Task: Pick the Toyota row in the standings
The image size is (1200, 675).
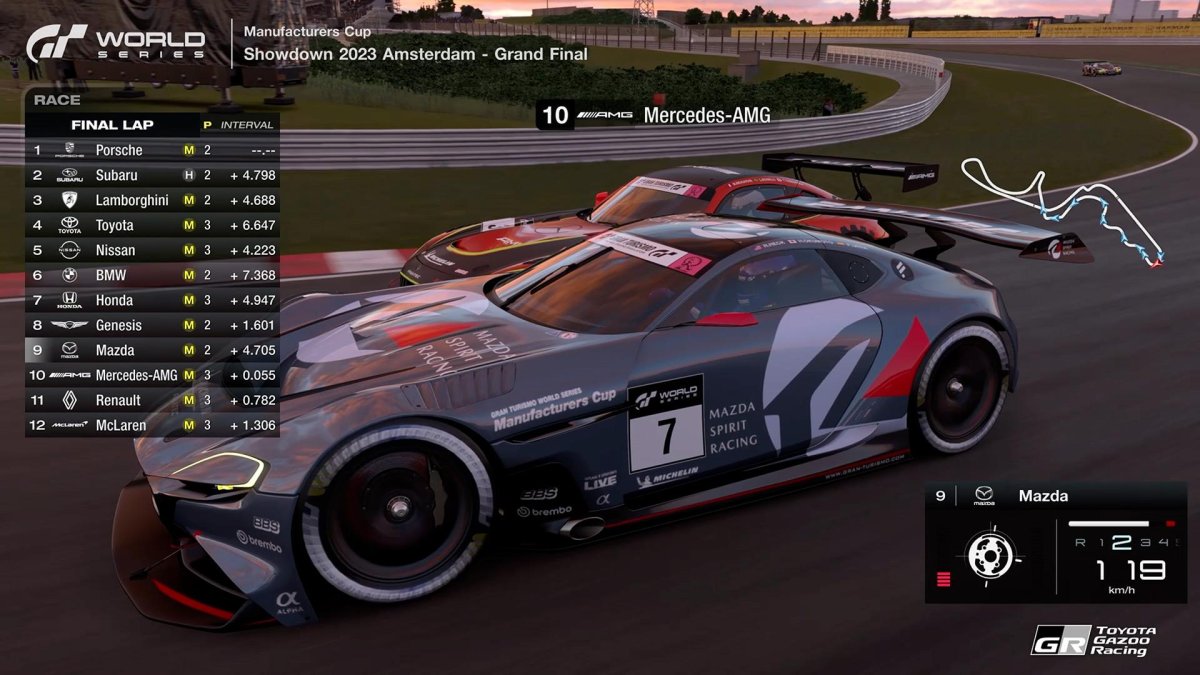Action: 152,225
